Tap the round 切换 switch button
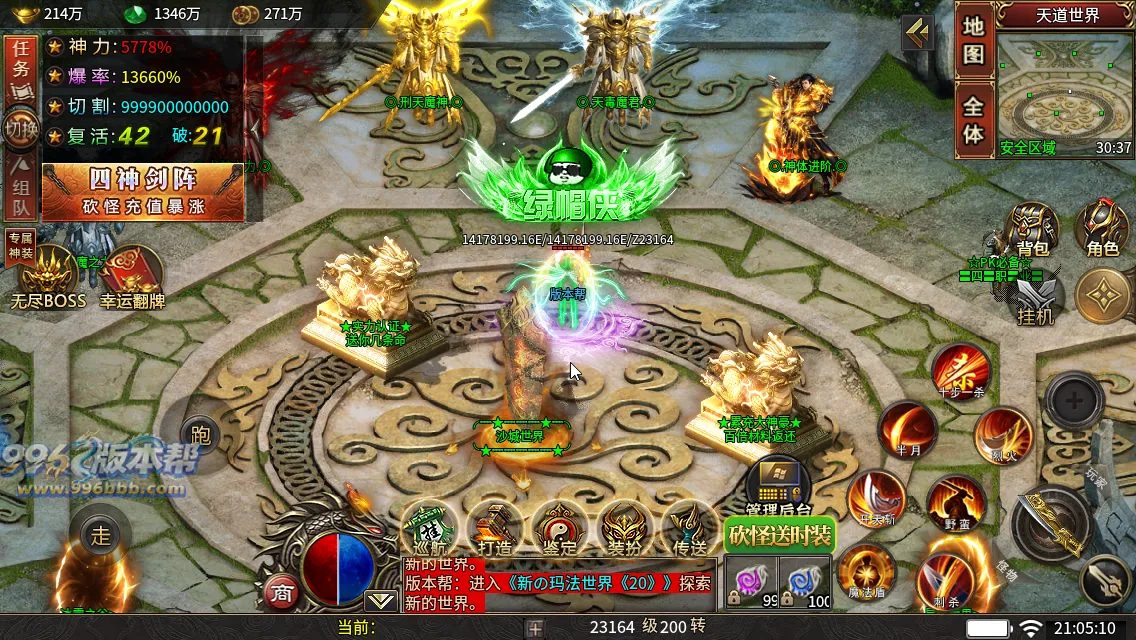This screenshot has height=640, width=1136. [x=21, y=129]
